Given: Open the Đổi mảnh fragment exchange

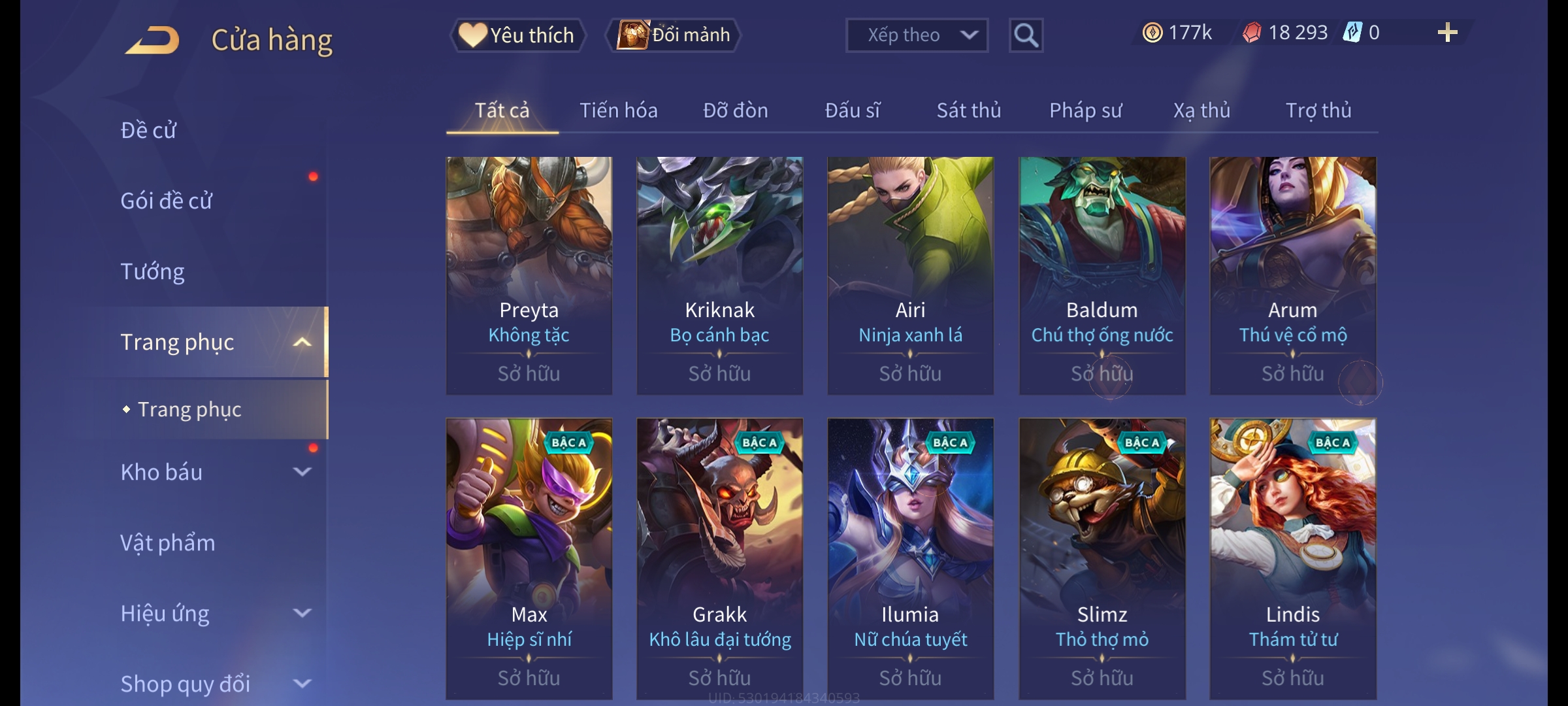Looking at the screenshot, I should (x=674, y=35).
